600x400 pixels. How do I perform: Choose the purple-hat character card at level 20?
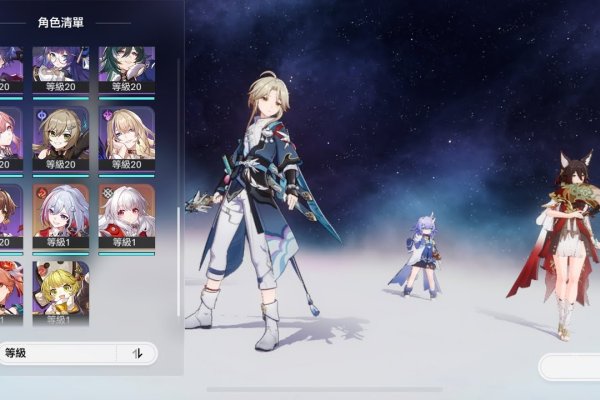60,70
